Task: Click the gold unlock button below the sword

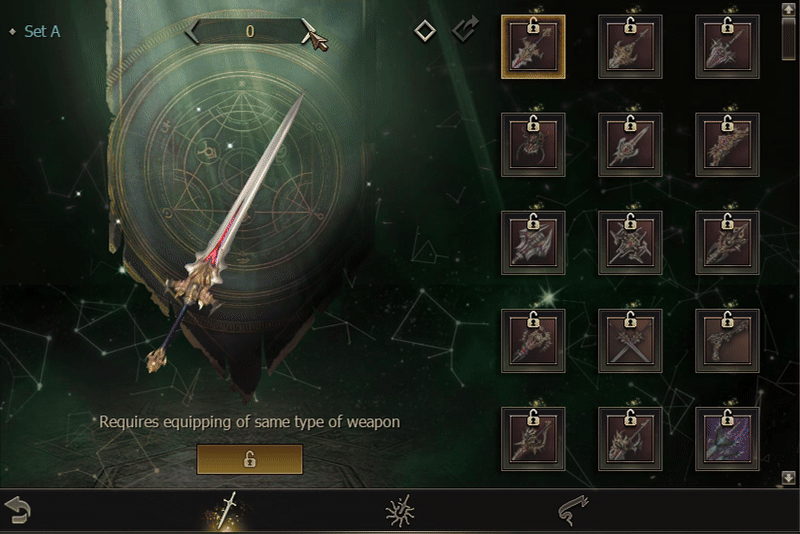Action: pyautogui.click(x=249, y=459)
